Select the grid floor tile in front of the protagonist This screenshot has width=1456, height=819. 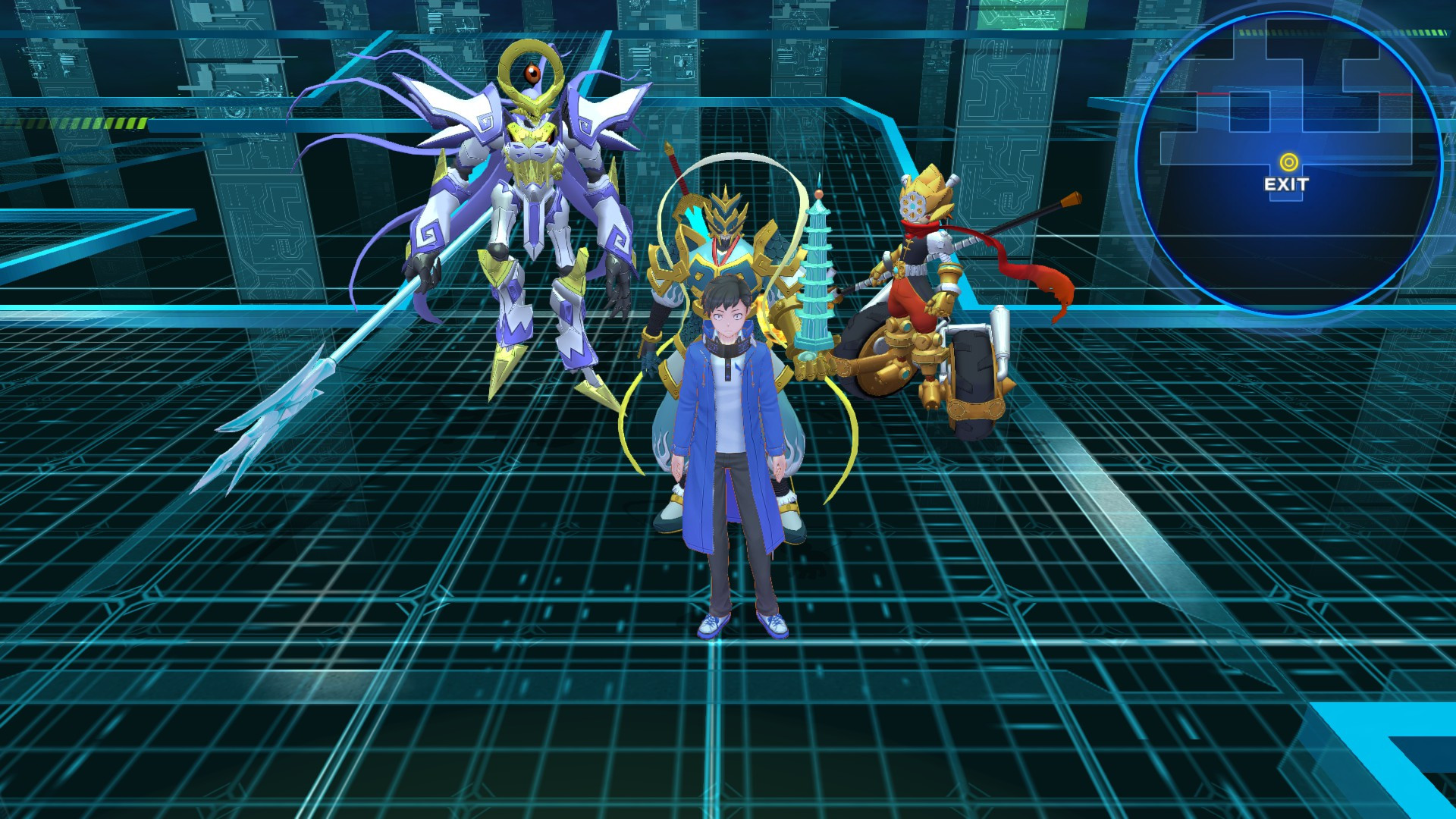[x=728, y=698]
